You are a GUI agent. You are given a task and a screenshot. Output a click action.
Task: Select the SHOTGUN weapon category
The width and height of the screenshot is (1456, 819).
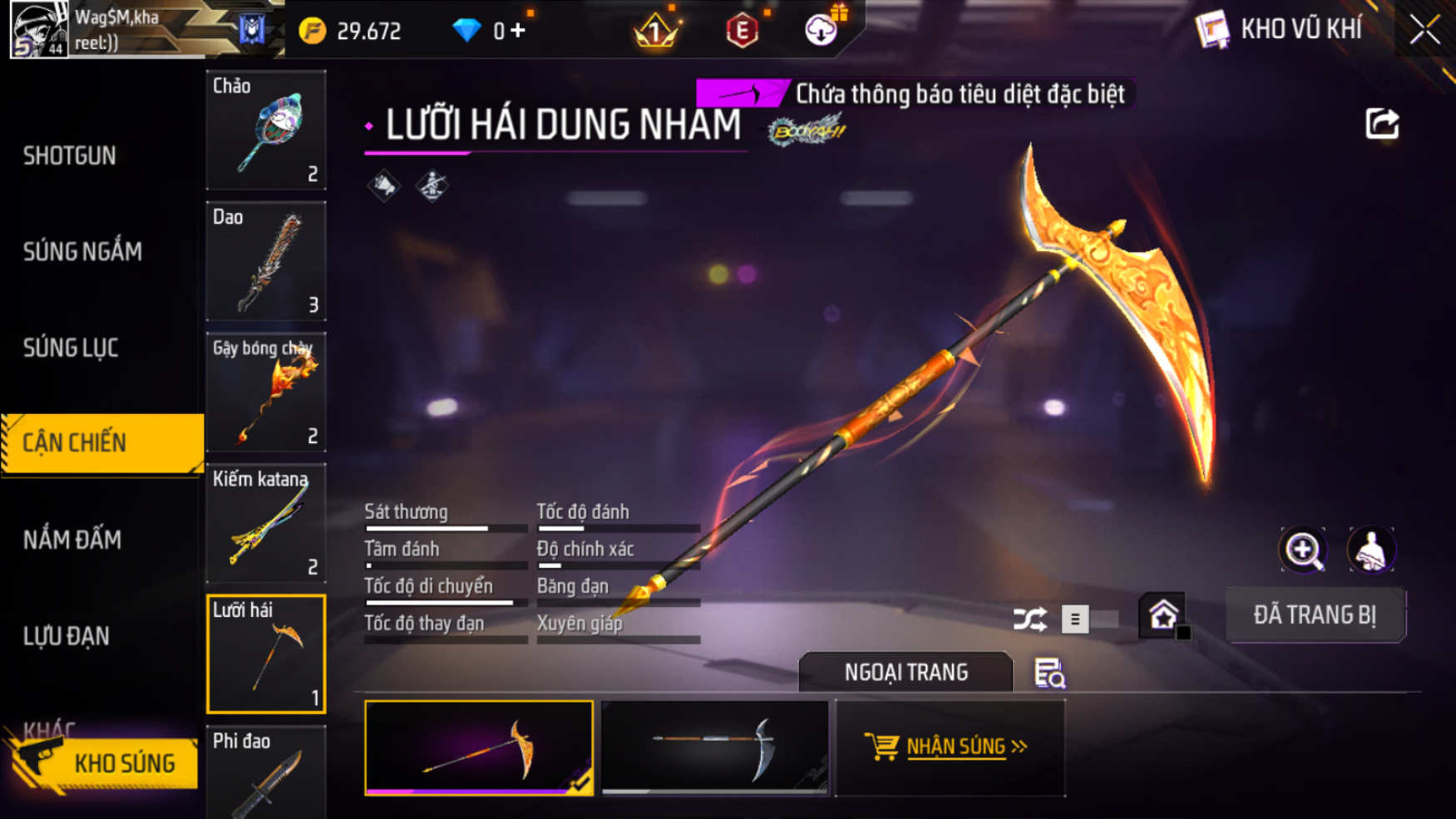click(x=70, y=155)
